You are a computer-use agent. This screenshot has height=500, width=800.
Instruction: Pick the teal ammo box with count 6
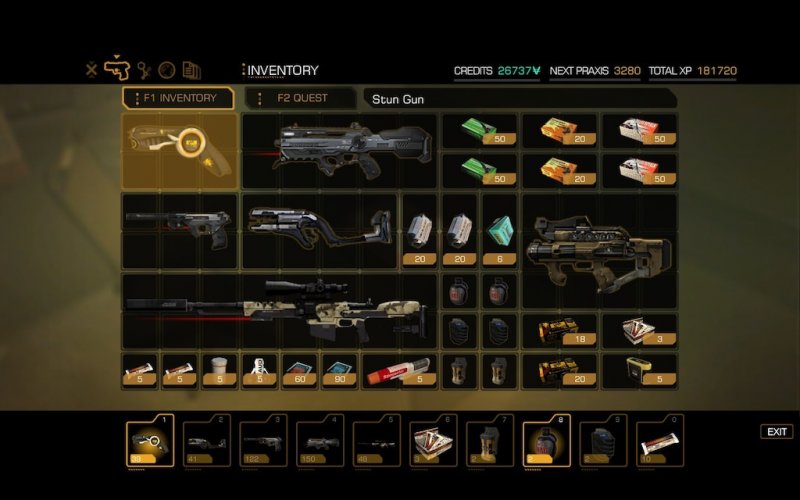(500, 231)
